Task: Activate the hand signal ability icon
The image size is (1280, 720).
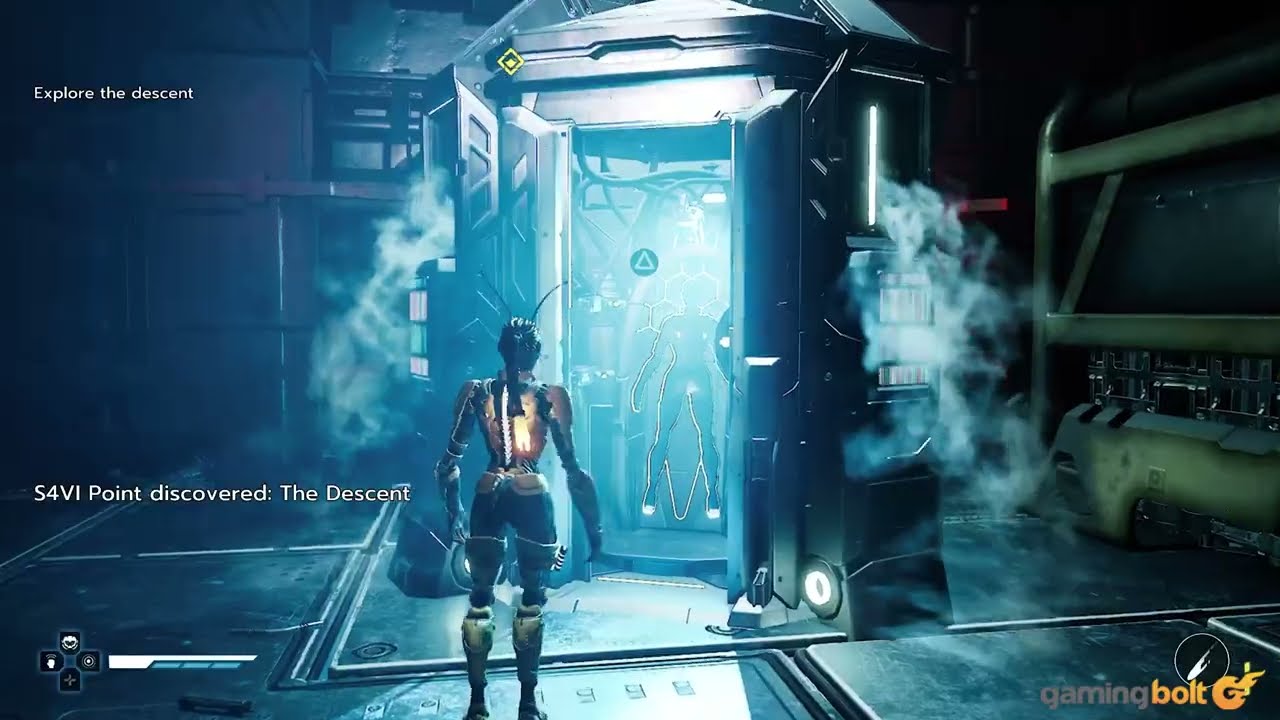Action: pyautogui.click(x=49, y=661)
